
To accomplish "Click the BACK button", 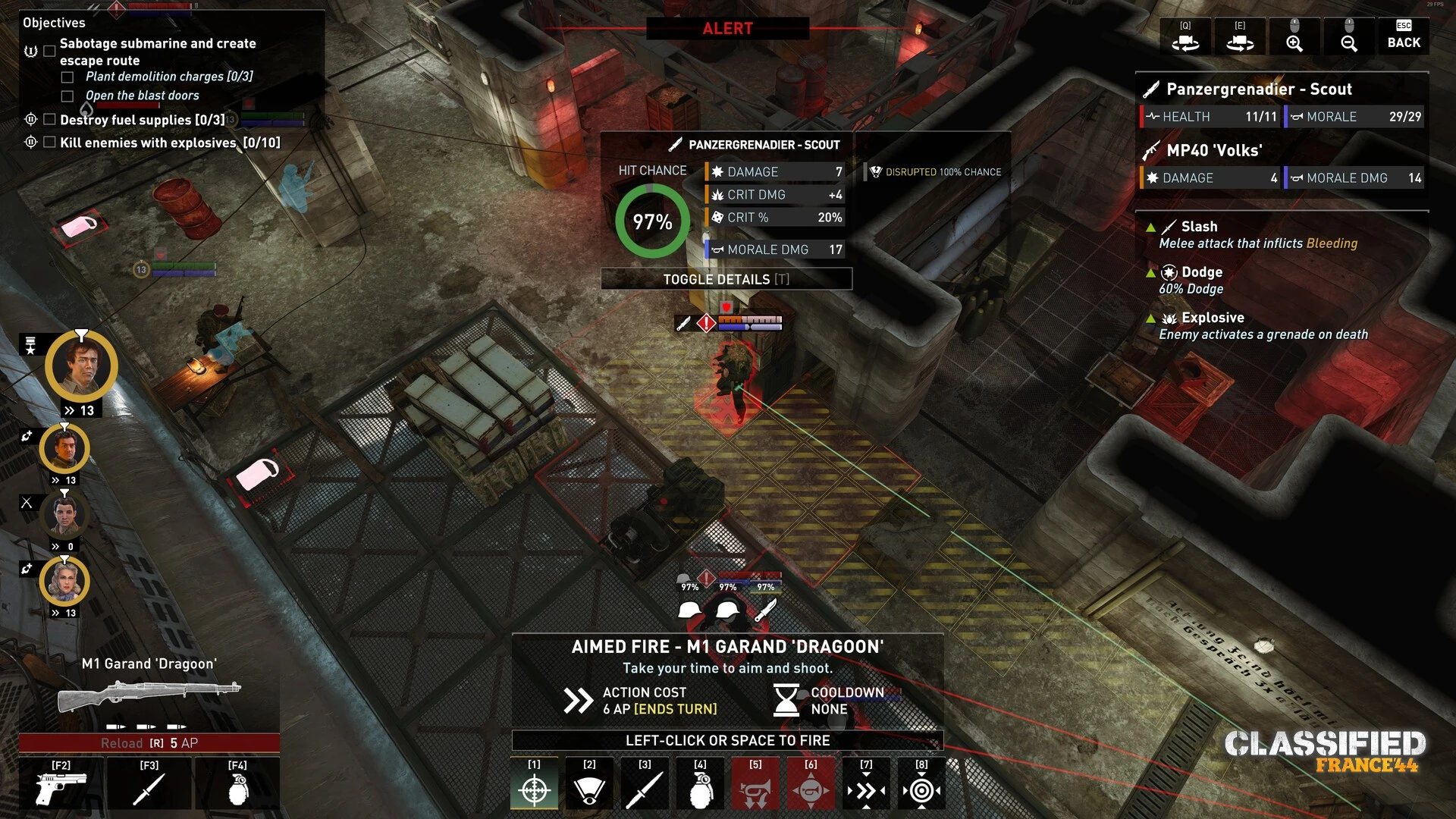I will pyautogui.click(x=1403, y=36).
